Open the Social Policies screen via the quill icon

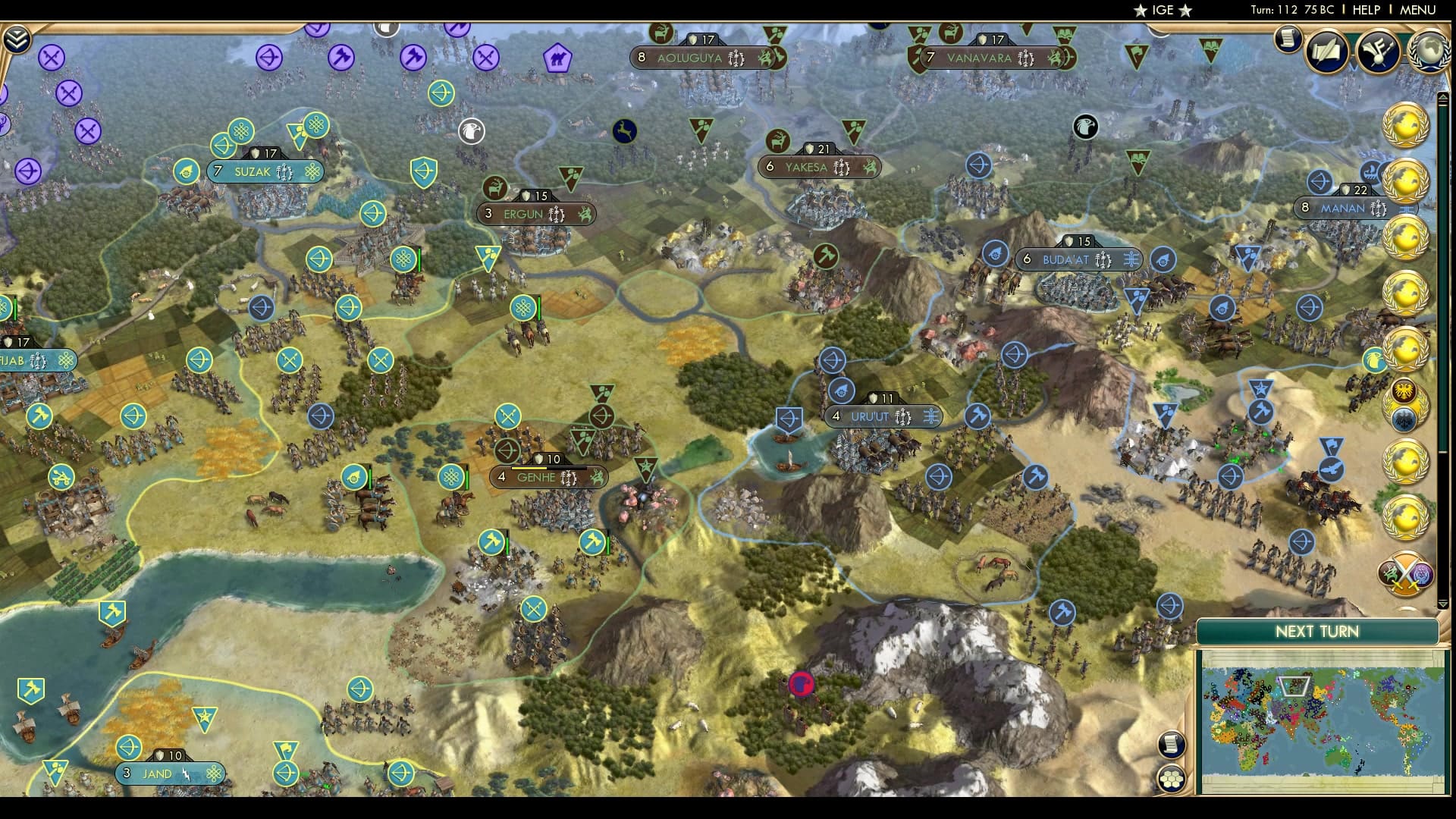point(1327,50)
